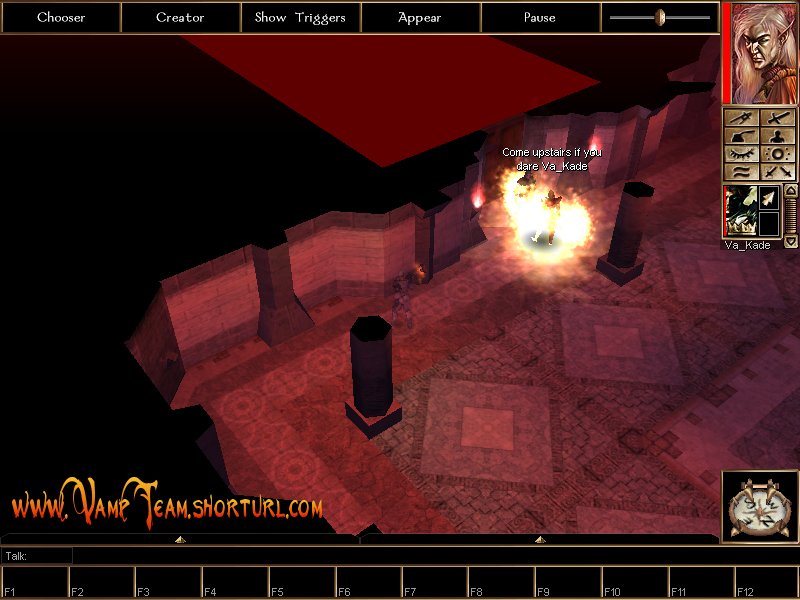Pause the game from the top bar

(x=540, y=17)
